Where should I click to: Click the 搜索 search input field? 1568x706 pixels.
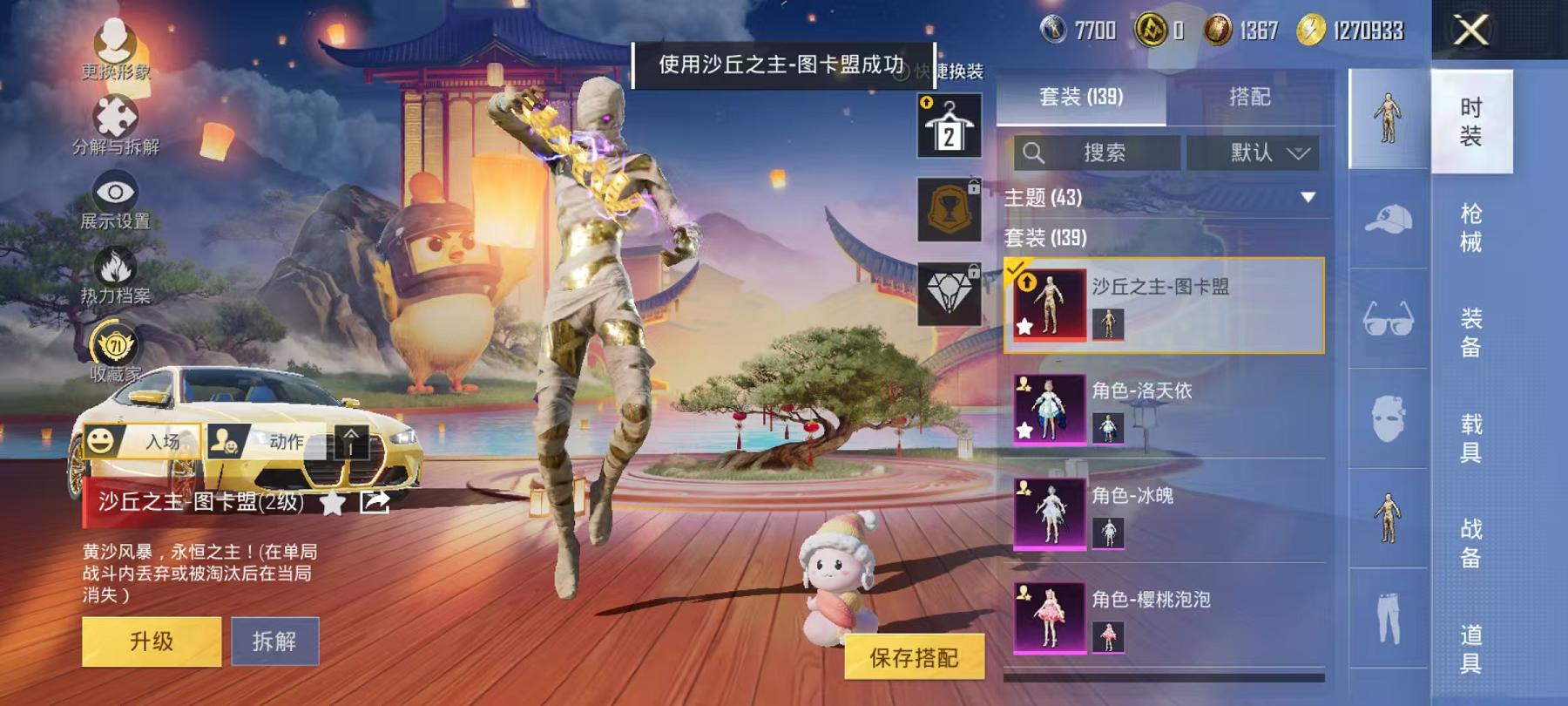pyautogui.click(x=1106, y=153)
